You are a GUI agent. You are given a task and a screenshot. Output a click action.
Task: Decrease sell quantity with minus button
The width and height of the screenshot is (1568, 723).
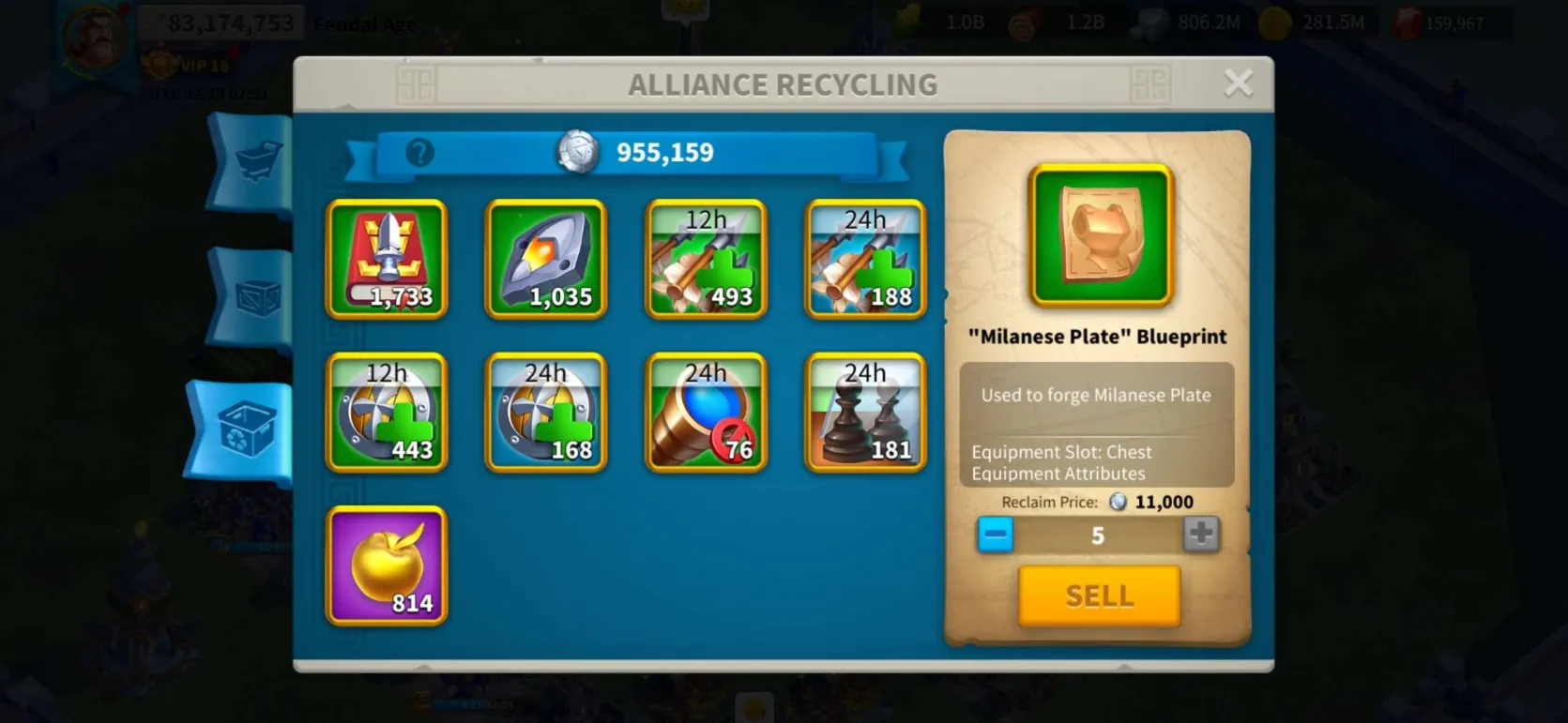click(x=995, y=535)
